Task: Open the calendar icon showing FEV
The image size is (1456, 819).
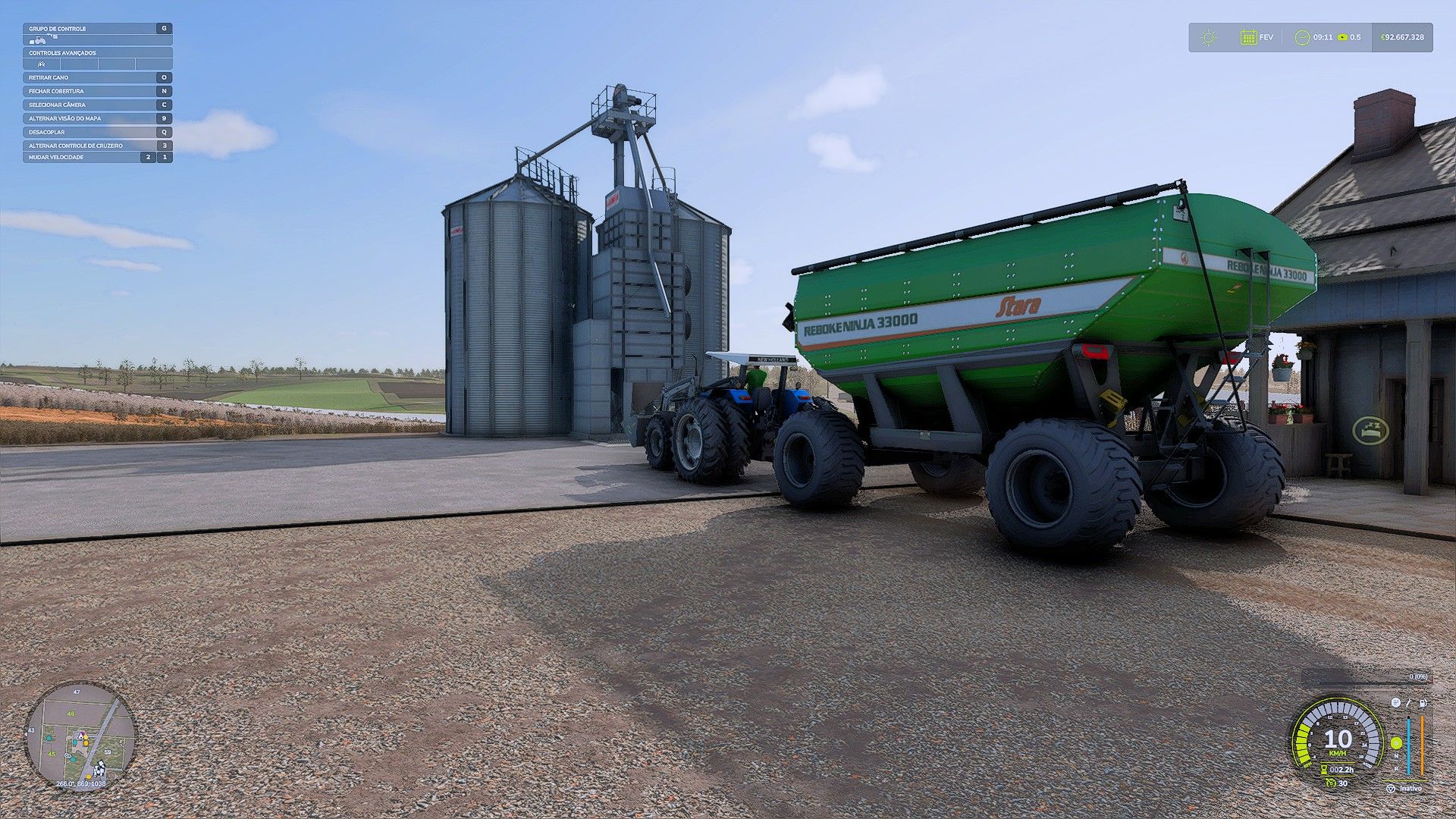Action: (x=1248, y=37)
